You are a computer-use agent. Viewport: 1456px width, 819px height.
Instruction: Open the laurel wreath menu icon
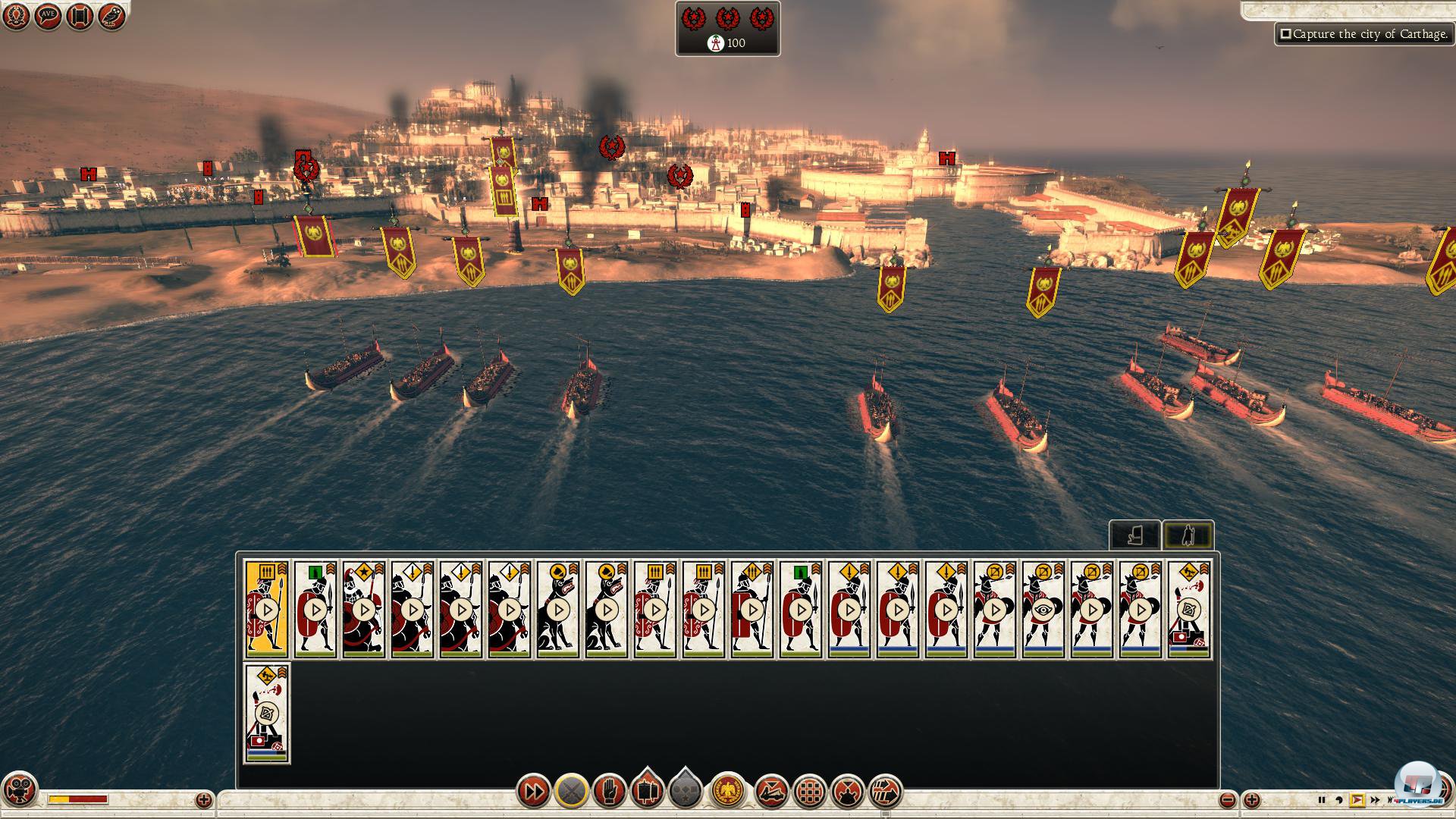tap(16, 16)
